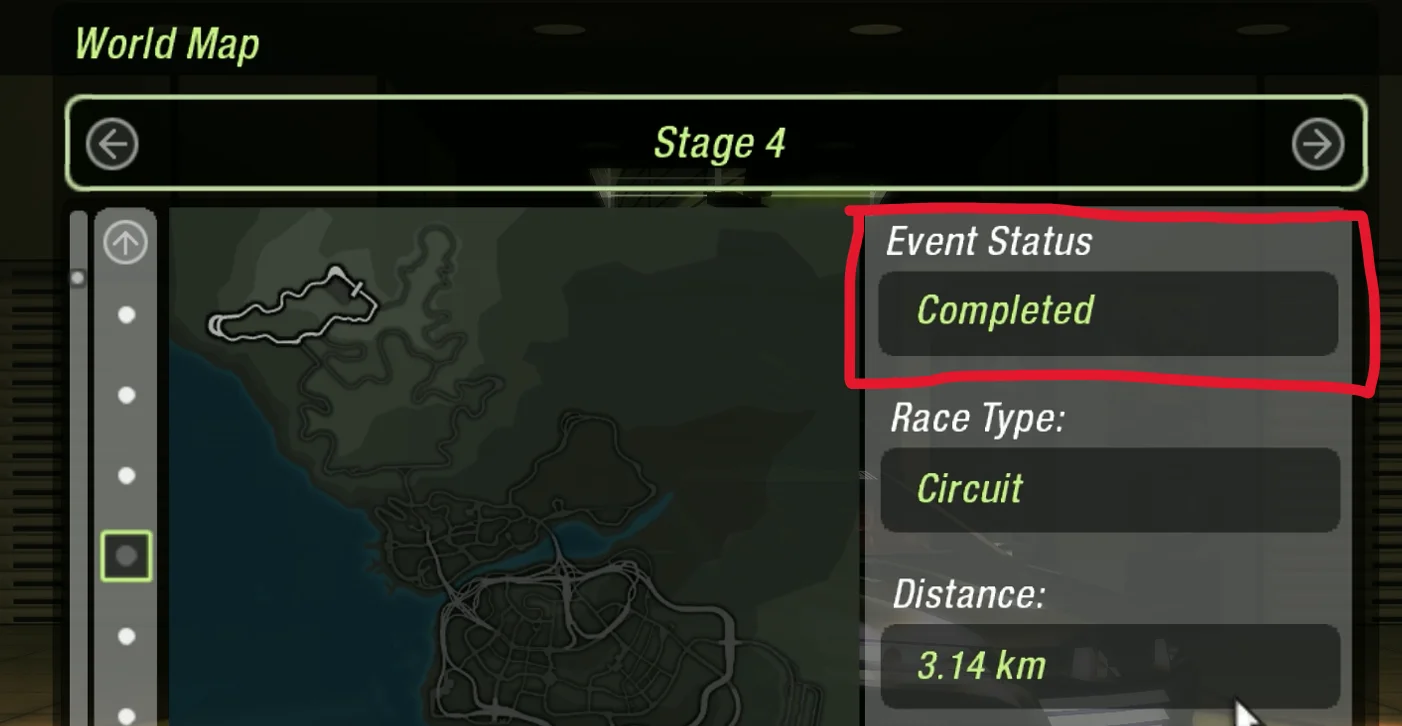1402x726 pixels.
Task: Select the second event dot from the top
Action: pos(126,394)
